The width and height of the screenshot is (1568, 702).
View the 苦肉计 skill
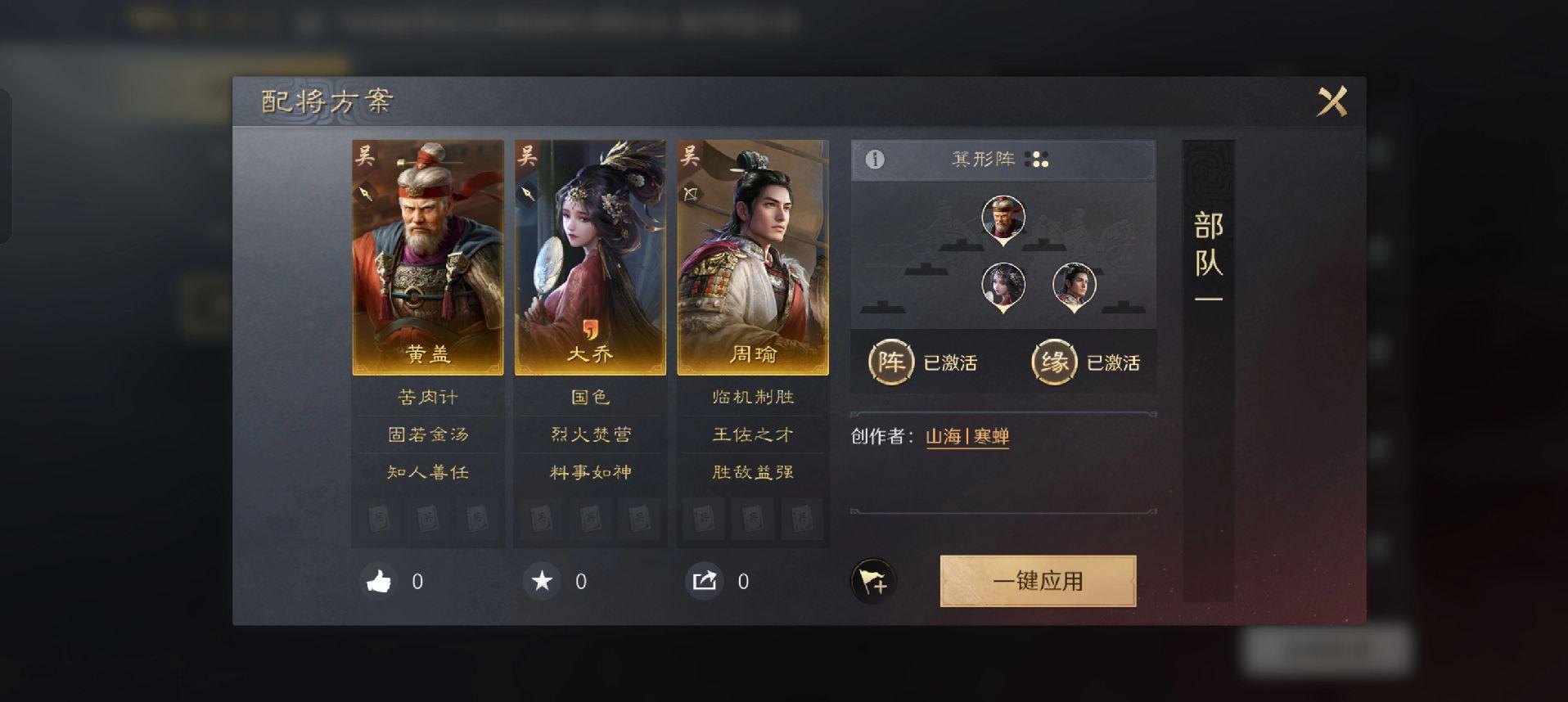(x=427, y=398)
